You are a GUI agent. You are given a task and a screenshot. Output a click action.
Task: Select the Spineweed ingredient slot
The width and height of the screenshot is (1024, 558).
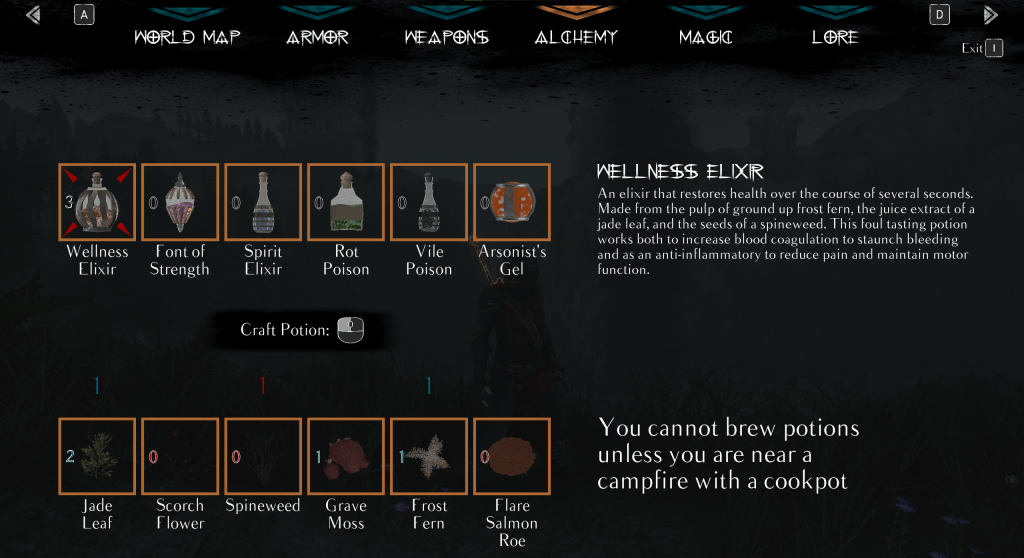coord(263,457)
